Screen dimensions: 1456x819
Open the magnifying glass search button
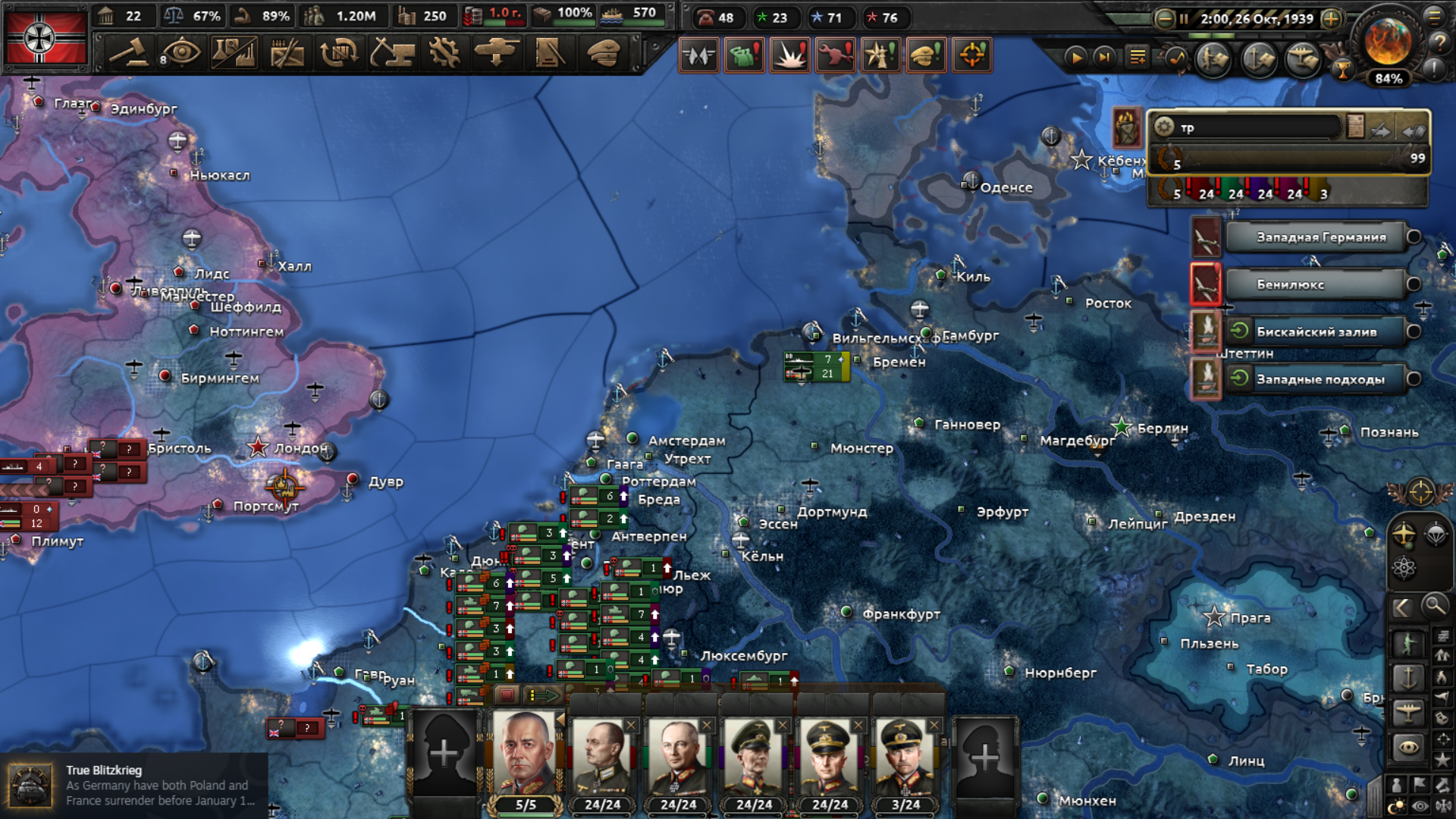coord(1434,606)
